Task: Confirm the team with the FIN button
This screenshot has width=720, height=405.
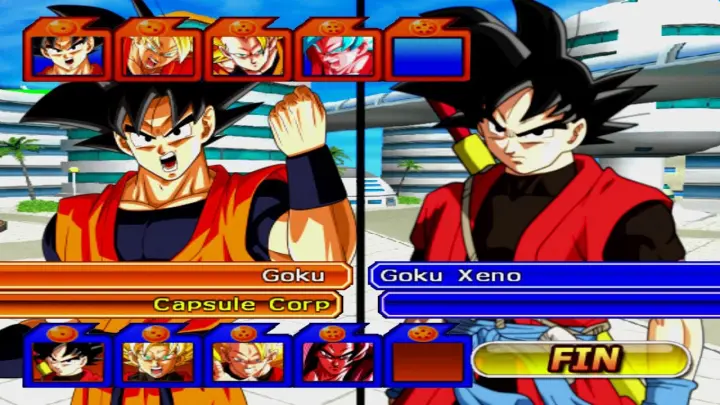Action: point(583,358)
